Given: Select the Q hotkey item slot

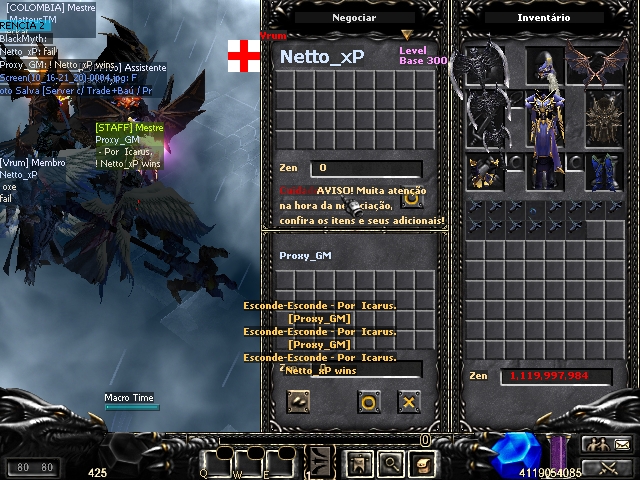Looking at the screenshot, I should point(216,460).
